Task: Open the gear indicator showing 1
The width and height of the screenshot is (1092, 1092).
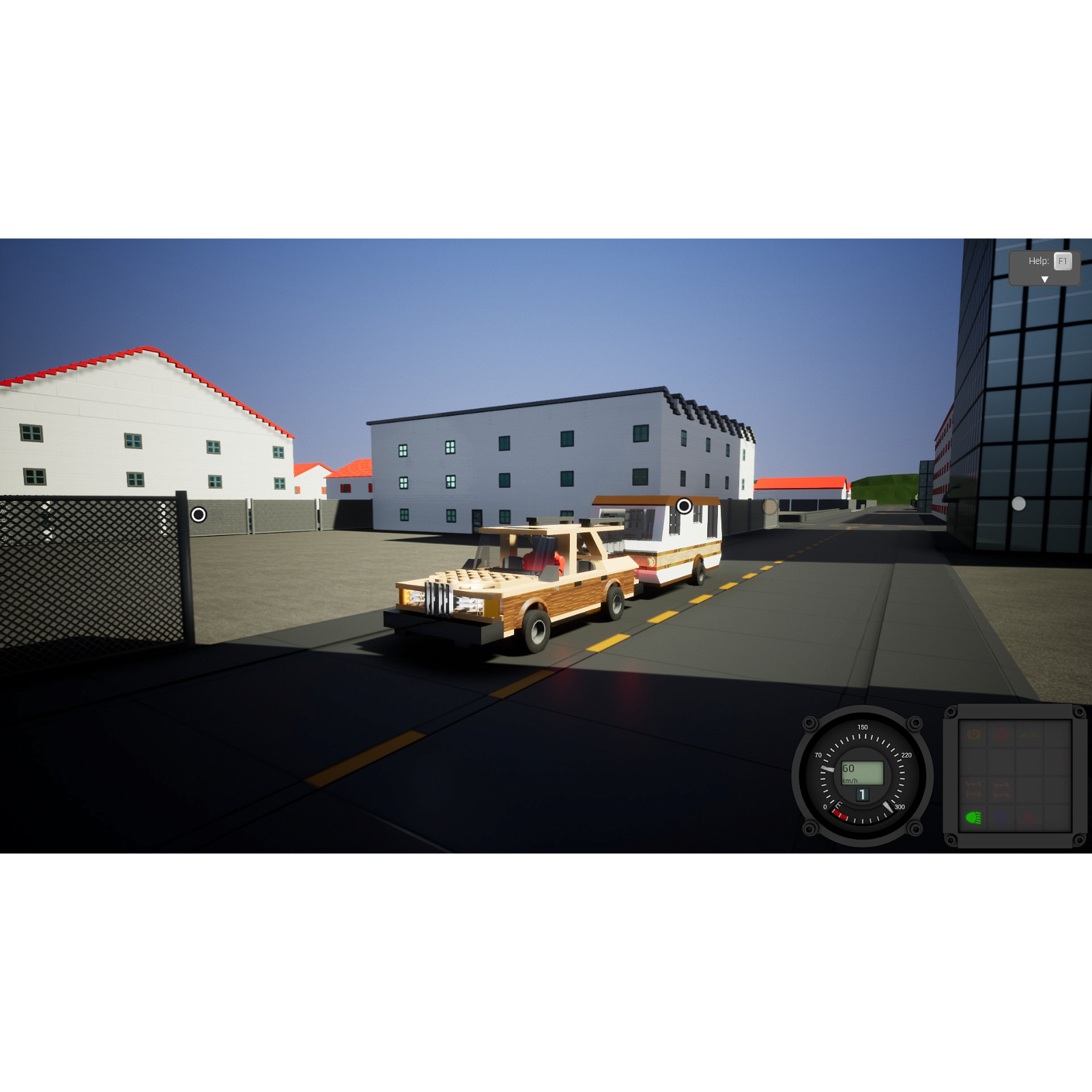Action: click(x=862, y=794)
